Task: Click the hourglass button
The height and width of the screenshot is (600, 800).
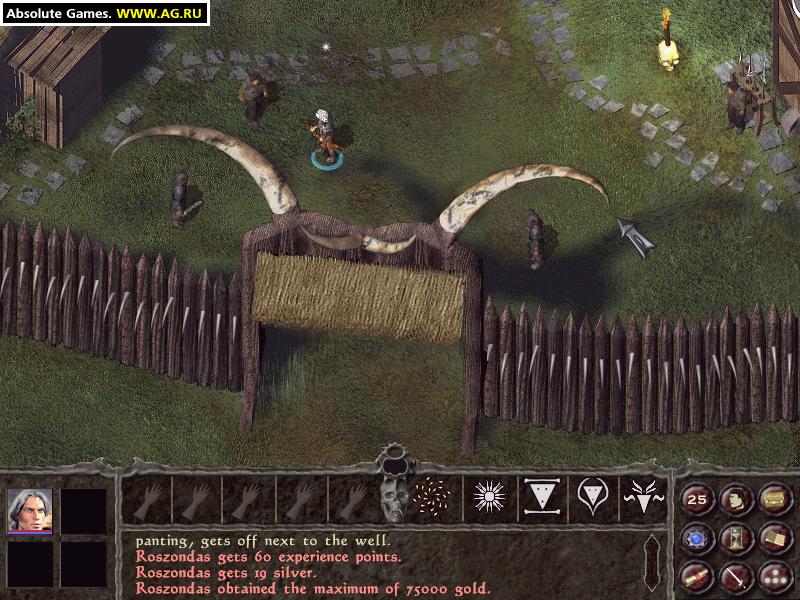Action: click(x=735, y=538)
